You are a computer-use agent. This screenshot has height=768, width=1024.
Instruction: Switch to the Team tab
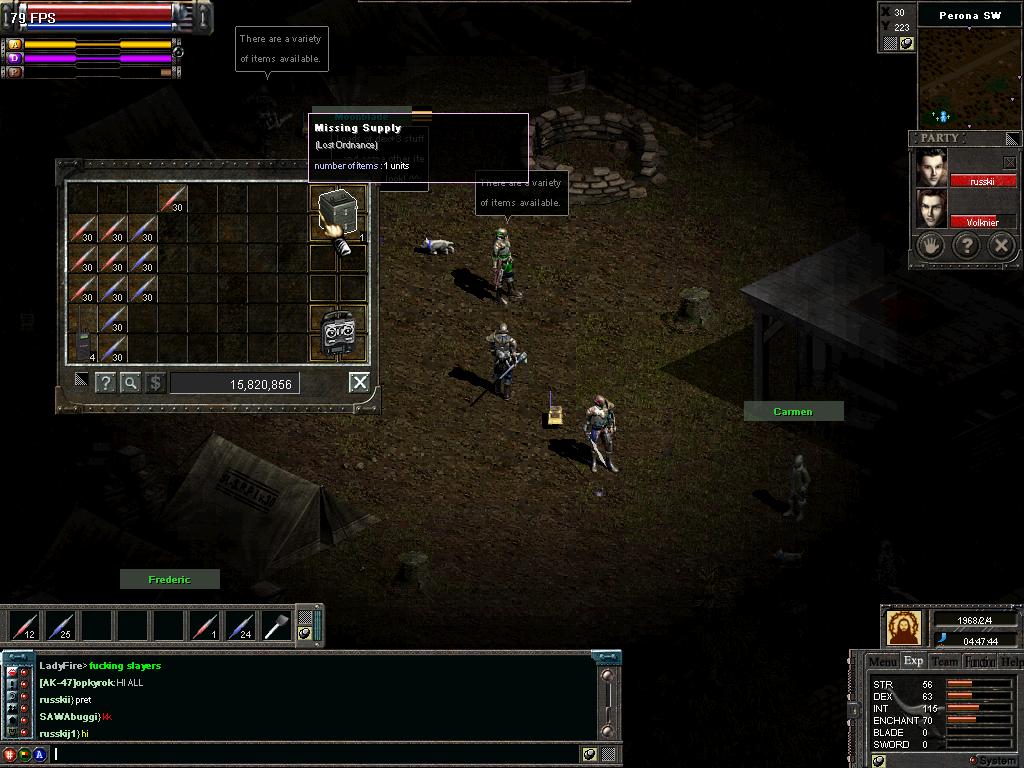click(x=944, y=661)
